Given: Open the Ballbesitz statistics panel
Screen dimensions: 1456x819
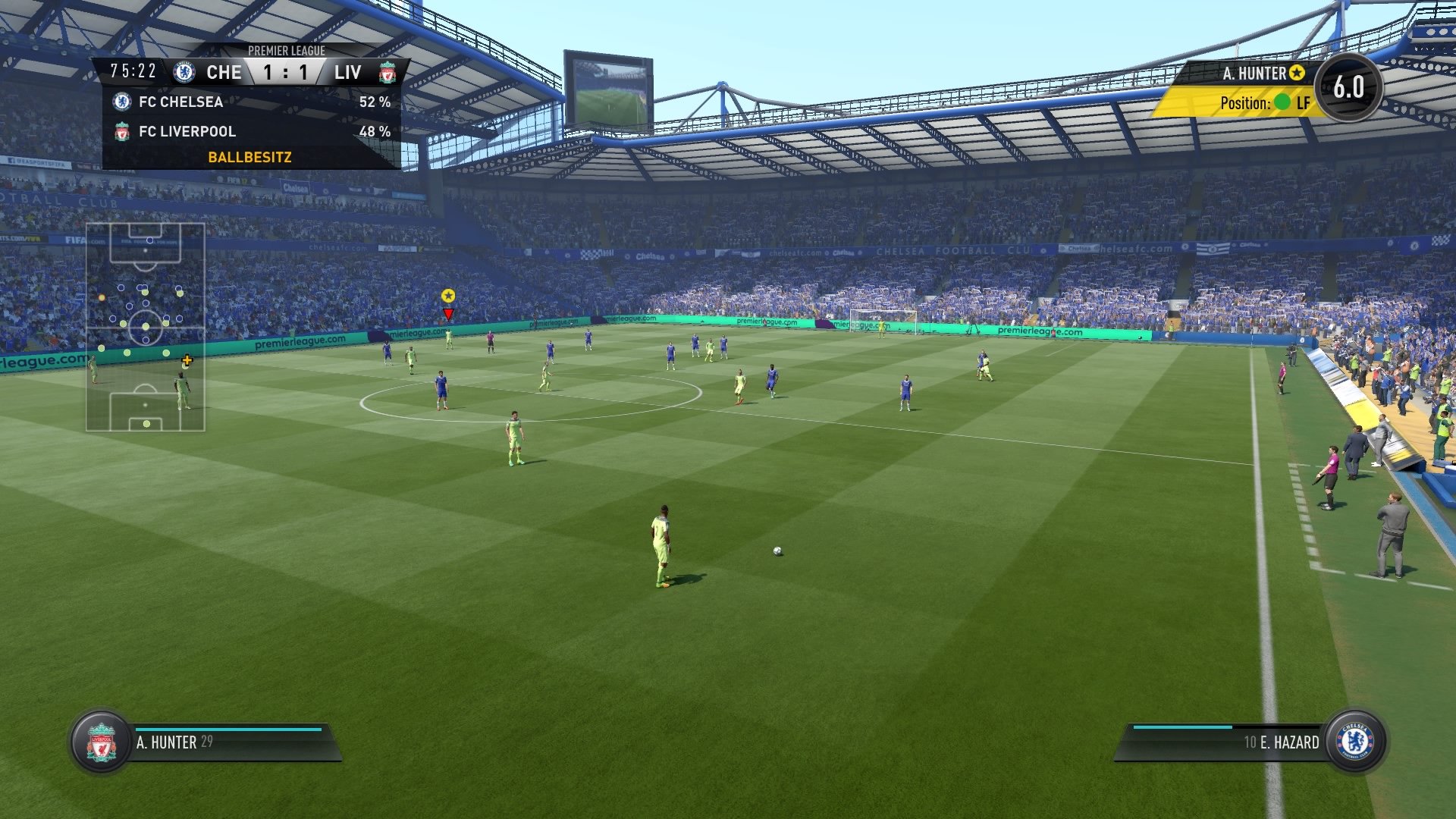Looking at the screenshot, I should (250, 157).
